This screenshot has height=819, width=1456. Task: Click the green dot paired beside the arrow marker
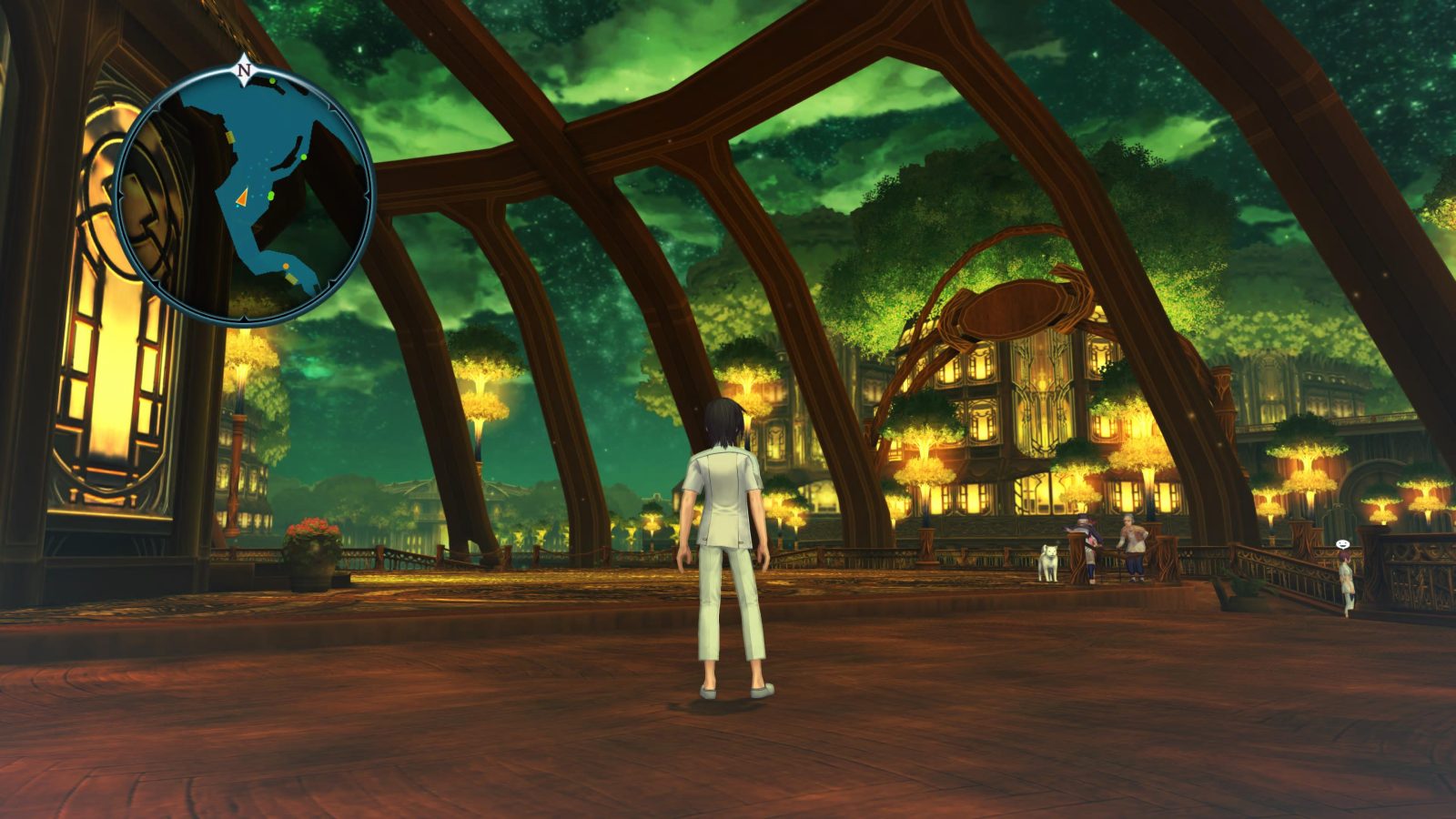pyautogui.click(x=271, y=196)
